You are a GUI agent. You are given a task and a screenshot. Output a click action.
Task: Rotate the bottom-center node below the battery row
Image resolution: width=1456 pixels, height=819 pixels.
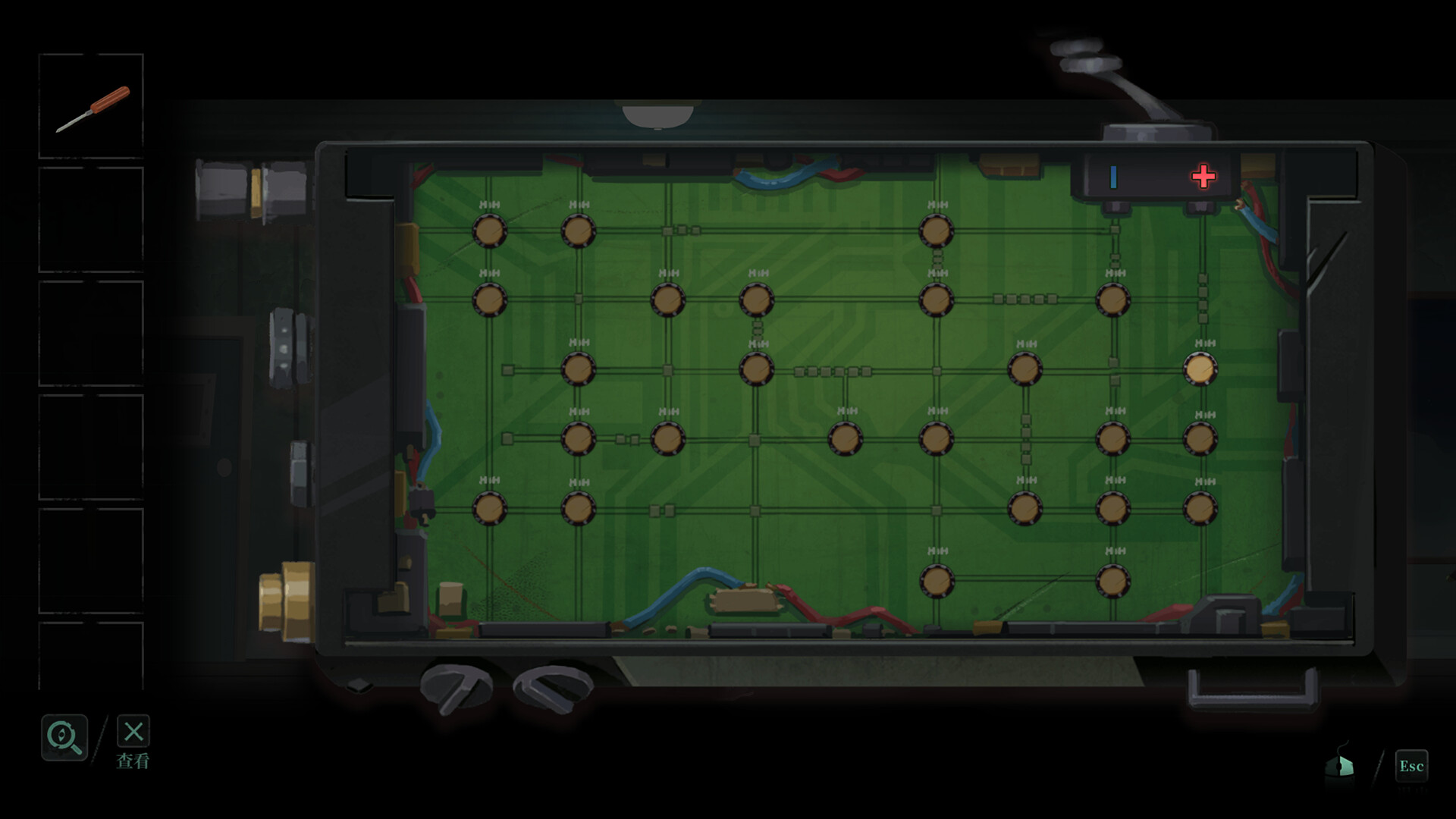937,581
